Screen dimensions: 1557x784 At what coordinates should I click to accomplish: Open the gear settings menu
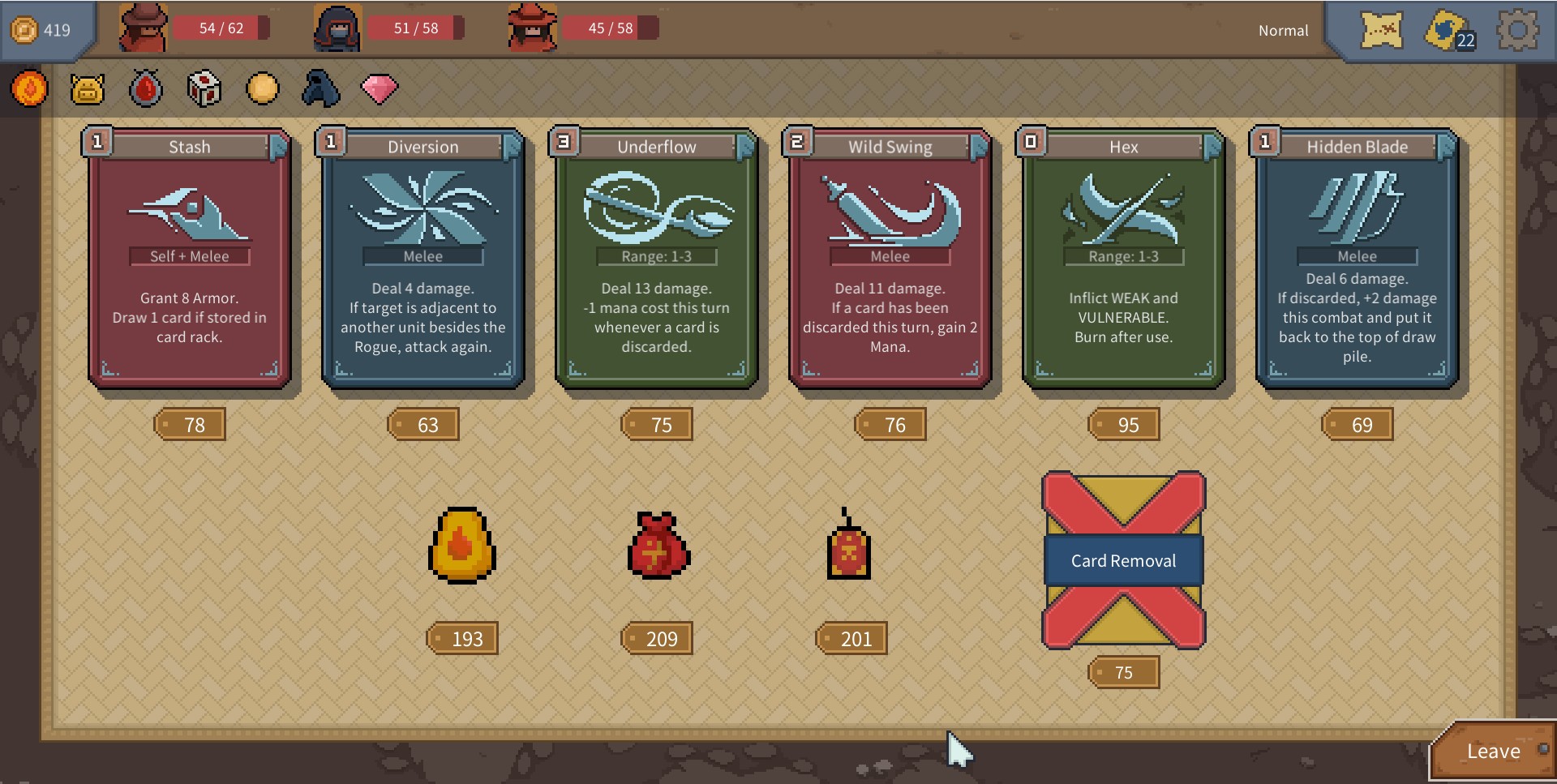click(1516, 31)
